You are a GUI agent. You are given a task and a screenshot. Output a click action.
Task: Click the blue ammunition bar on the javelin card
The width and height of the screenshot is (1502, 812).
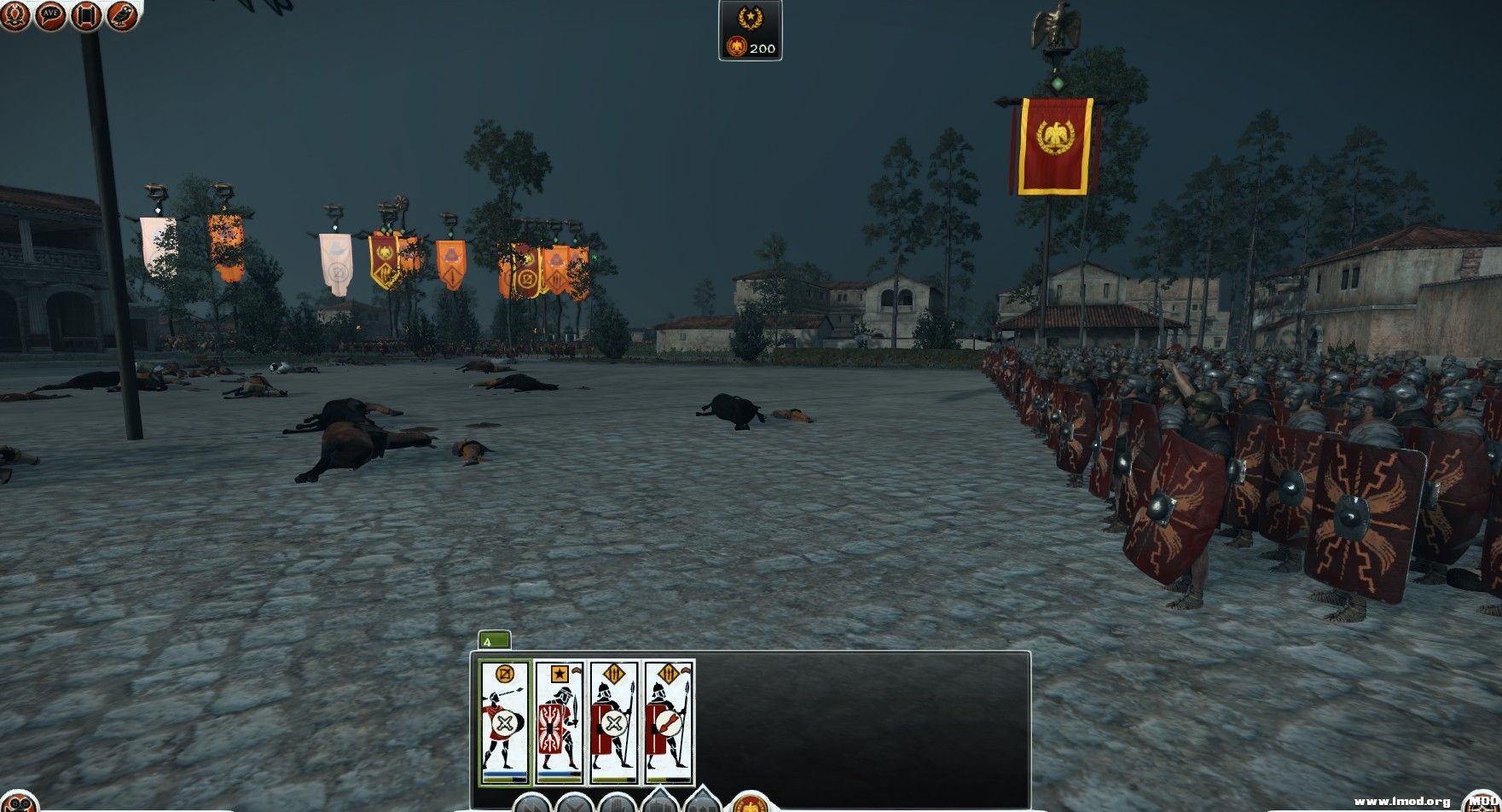[505, 773]
